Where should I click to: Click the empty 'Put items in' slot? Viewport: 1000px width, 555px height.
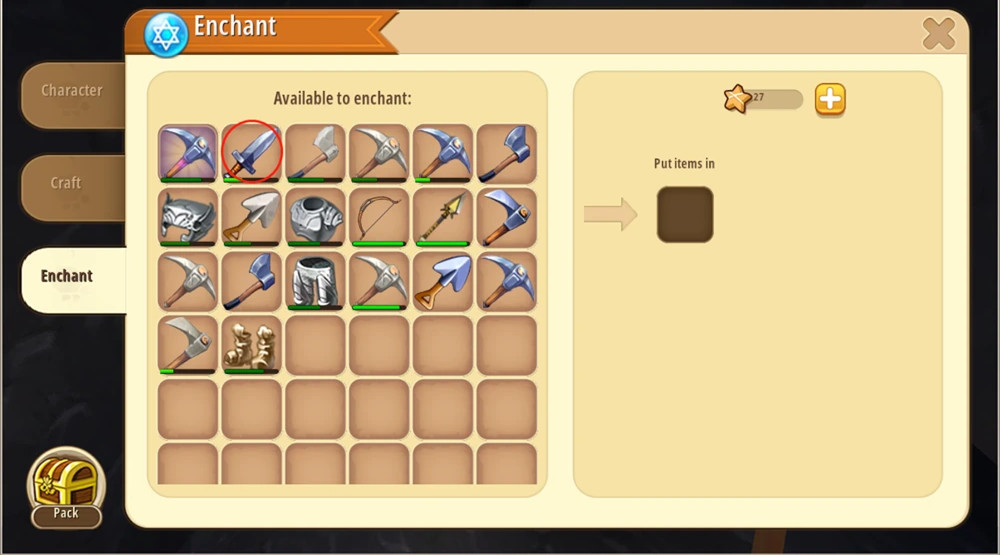click(685, 214)
